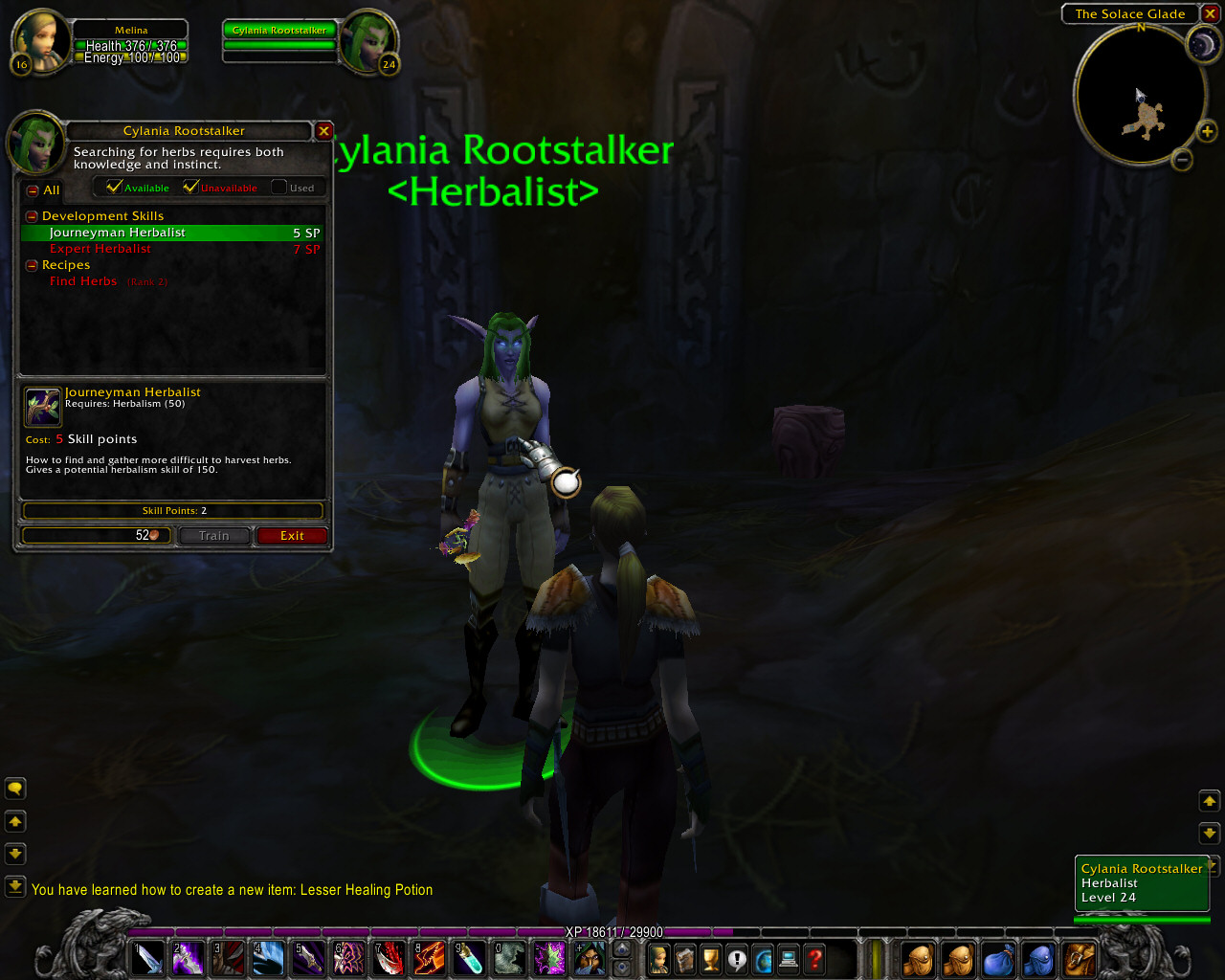Click the Help question mark icon

[x=813, y=959]
